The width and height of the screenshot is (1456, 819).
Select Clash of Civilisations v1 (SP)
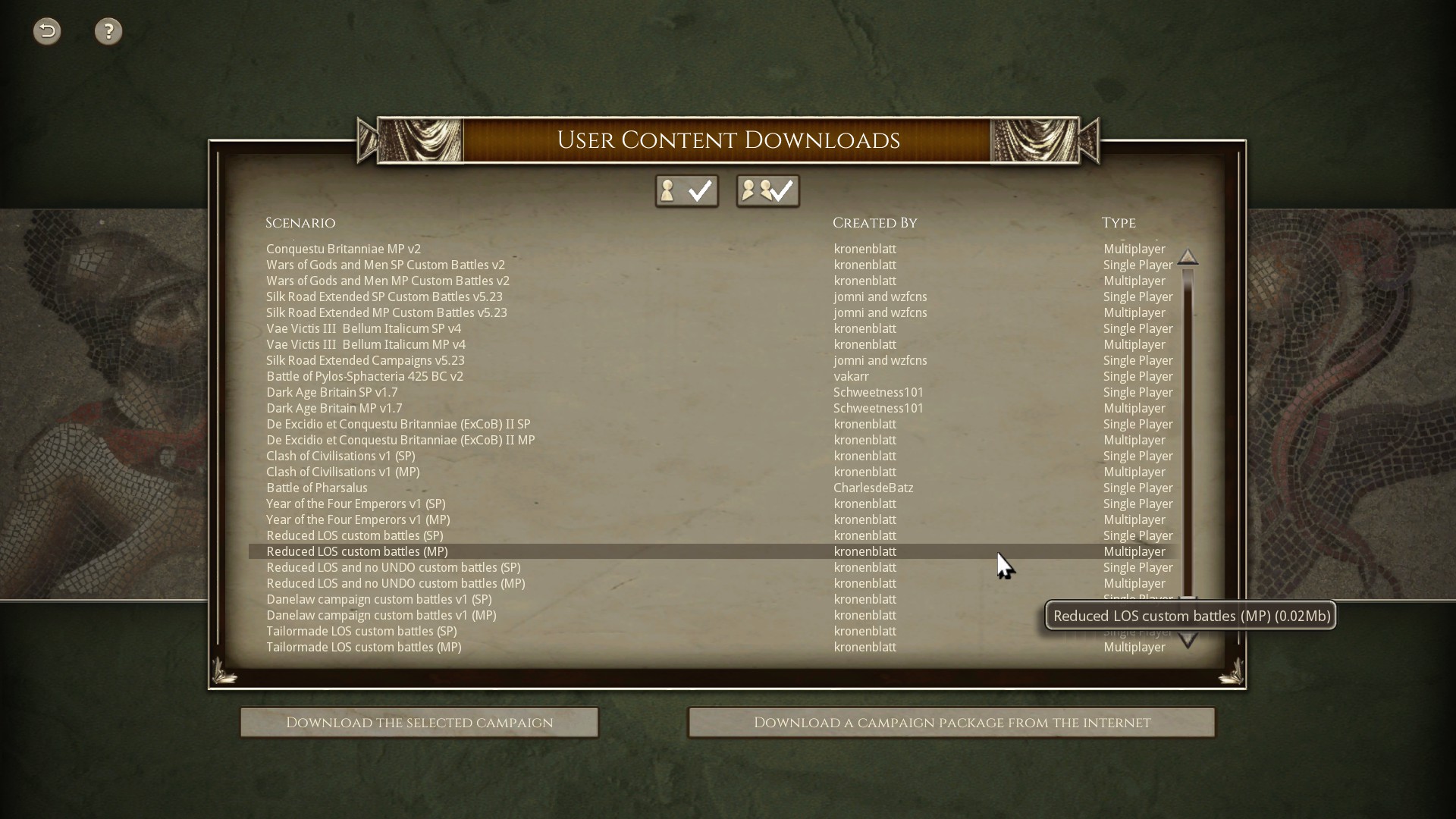point(340,456)
